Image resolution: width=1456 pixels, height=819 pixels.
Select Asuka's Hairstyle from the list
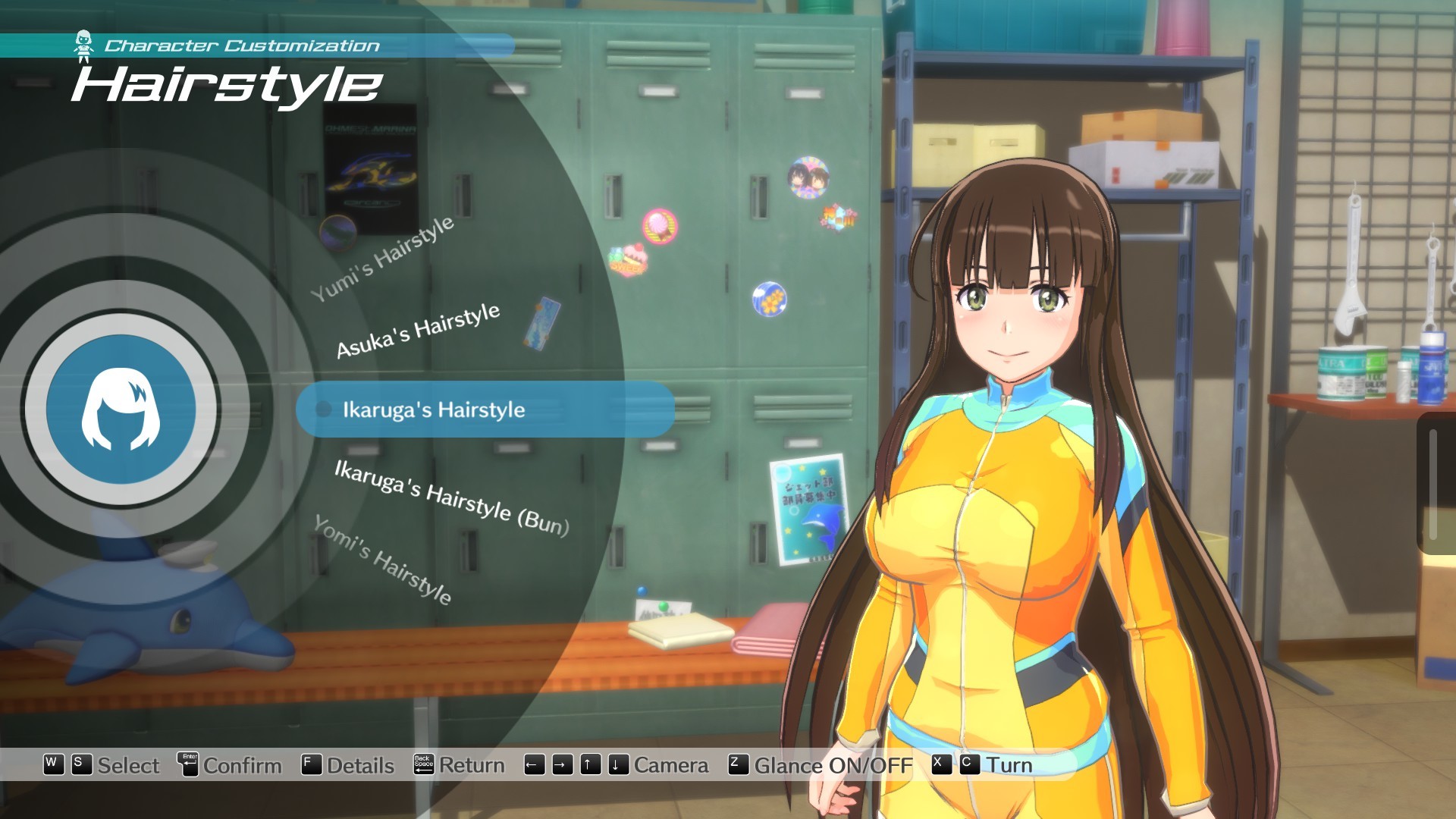pos(418,332)
